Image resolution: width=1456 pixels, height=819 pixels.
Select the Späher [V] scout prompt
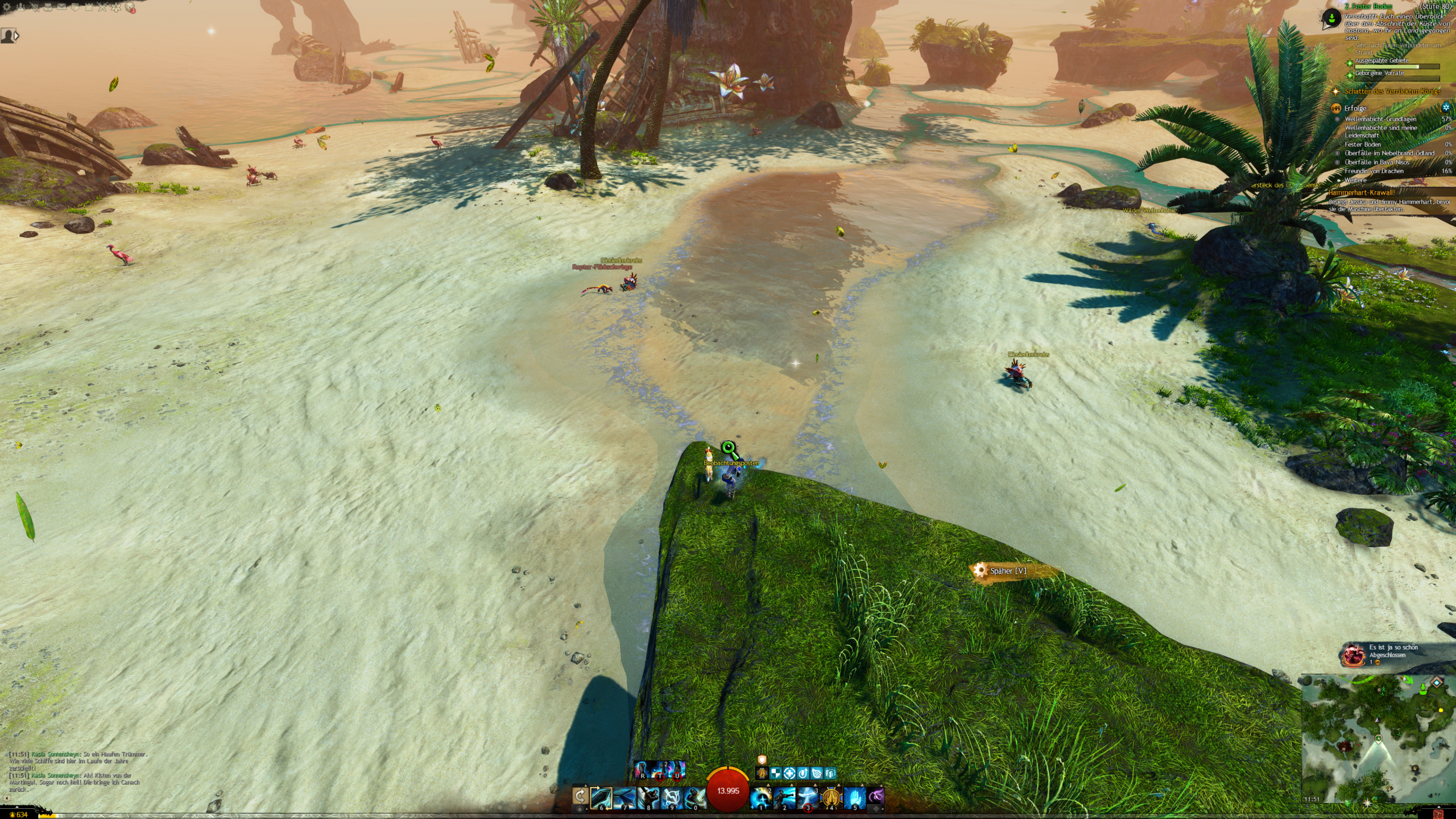pos(1008,571)
